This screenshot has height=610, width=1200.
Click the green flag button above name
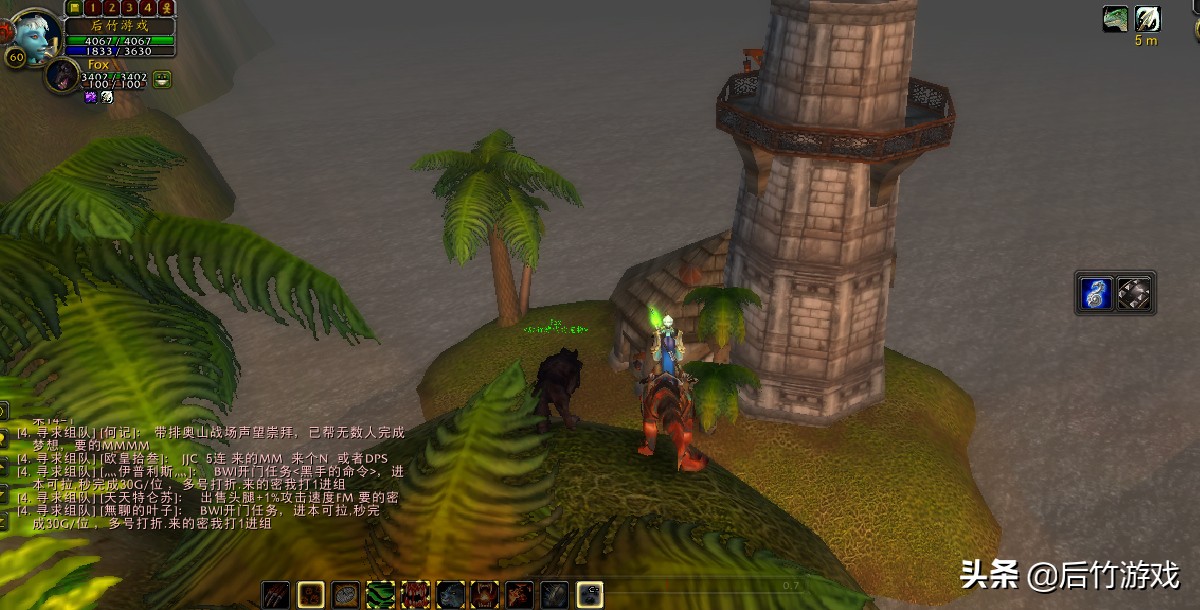(x=76, y=8)
